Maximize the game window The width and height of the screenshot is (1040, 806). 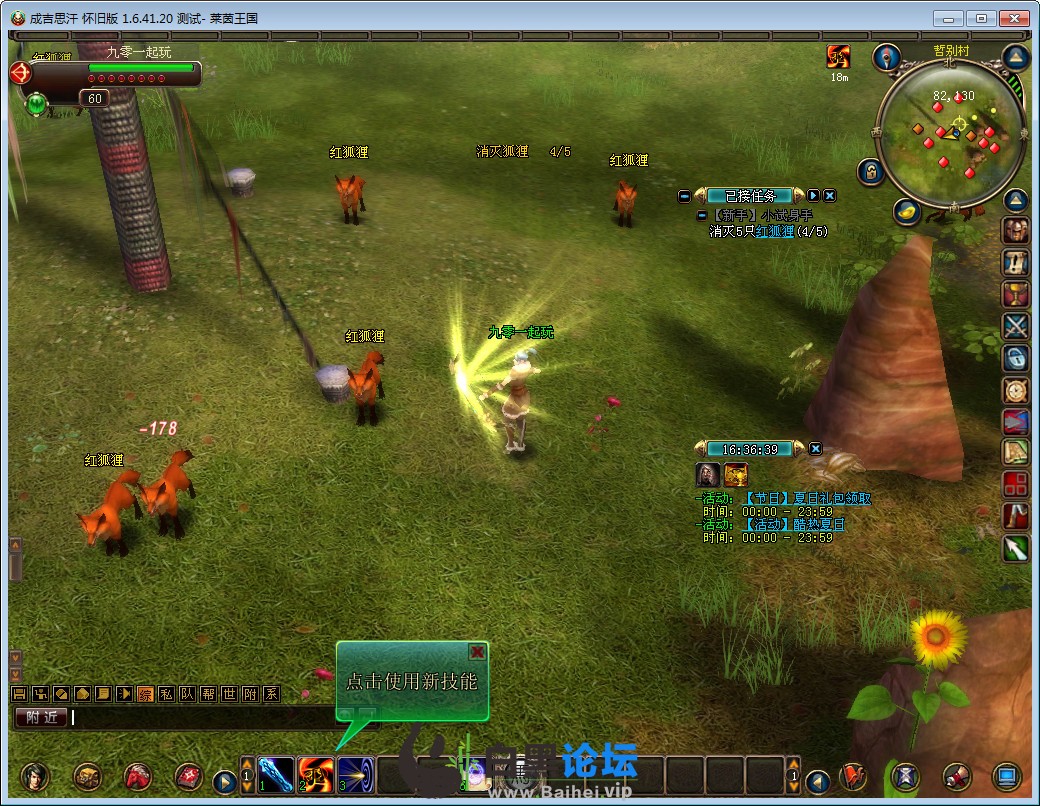point(982,18)
